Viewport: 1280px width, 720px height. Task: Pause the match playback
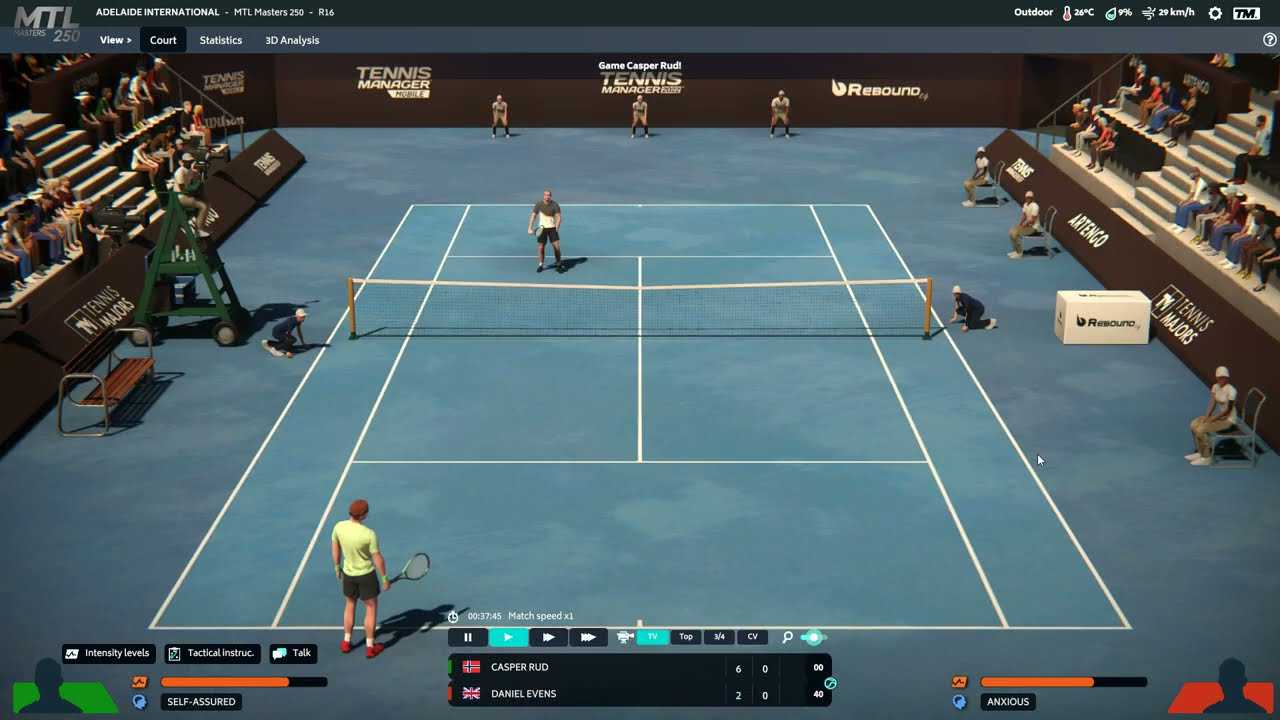pos(468,637)
